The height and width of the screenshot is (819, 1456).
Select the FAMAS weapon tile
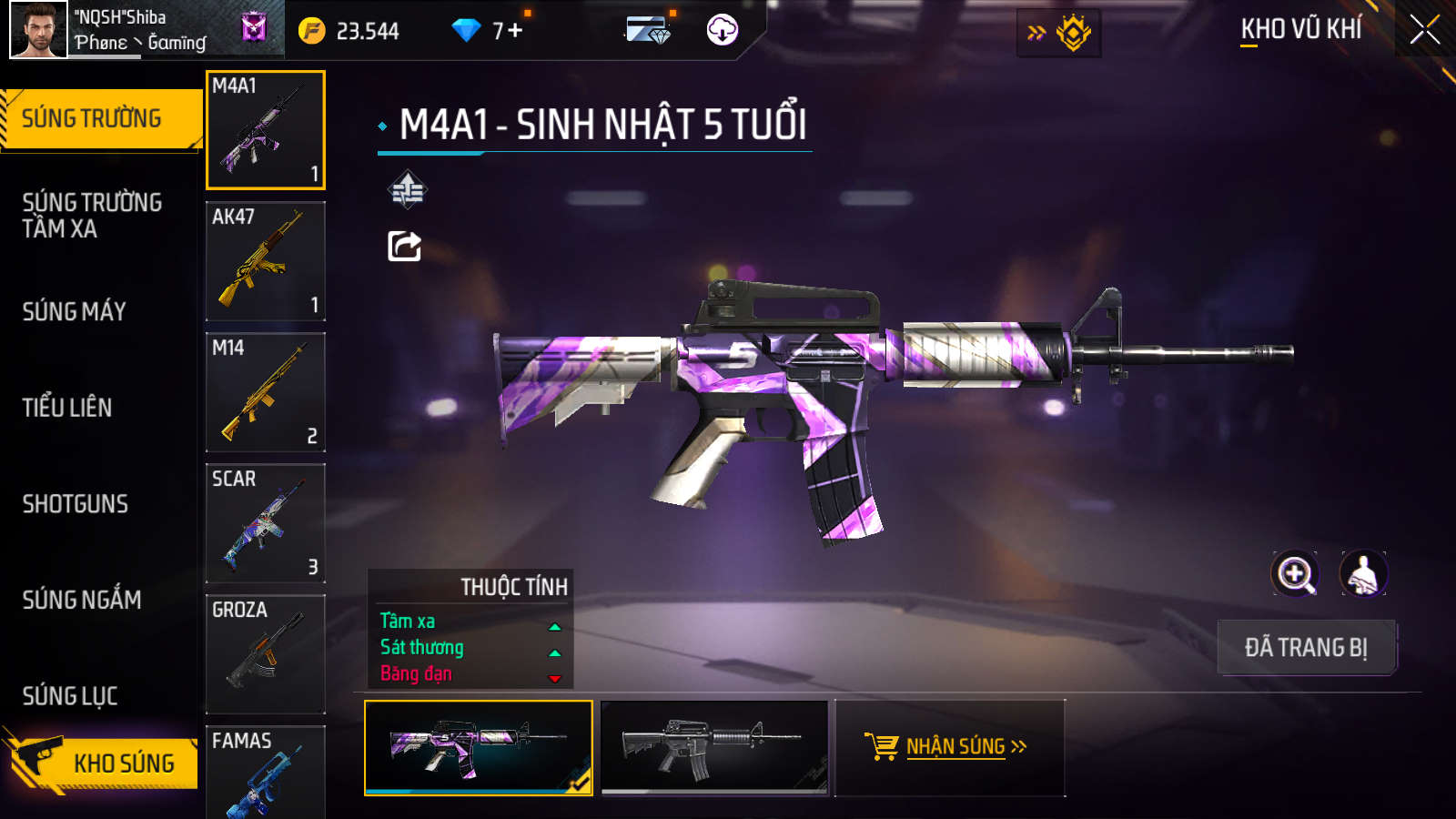(266, 772)
